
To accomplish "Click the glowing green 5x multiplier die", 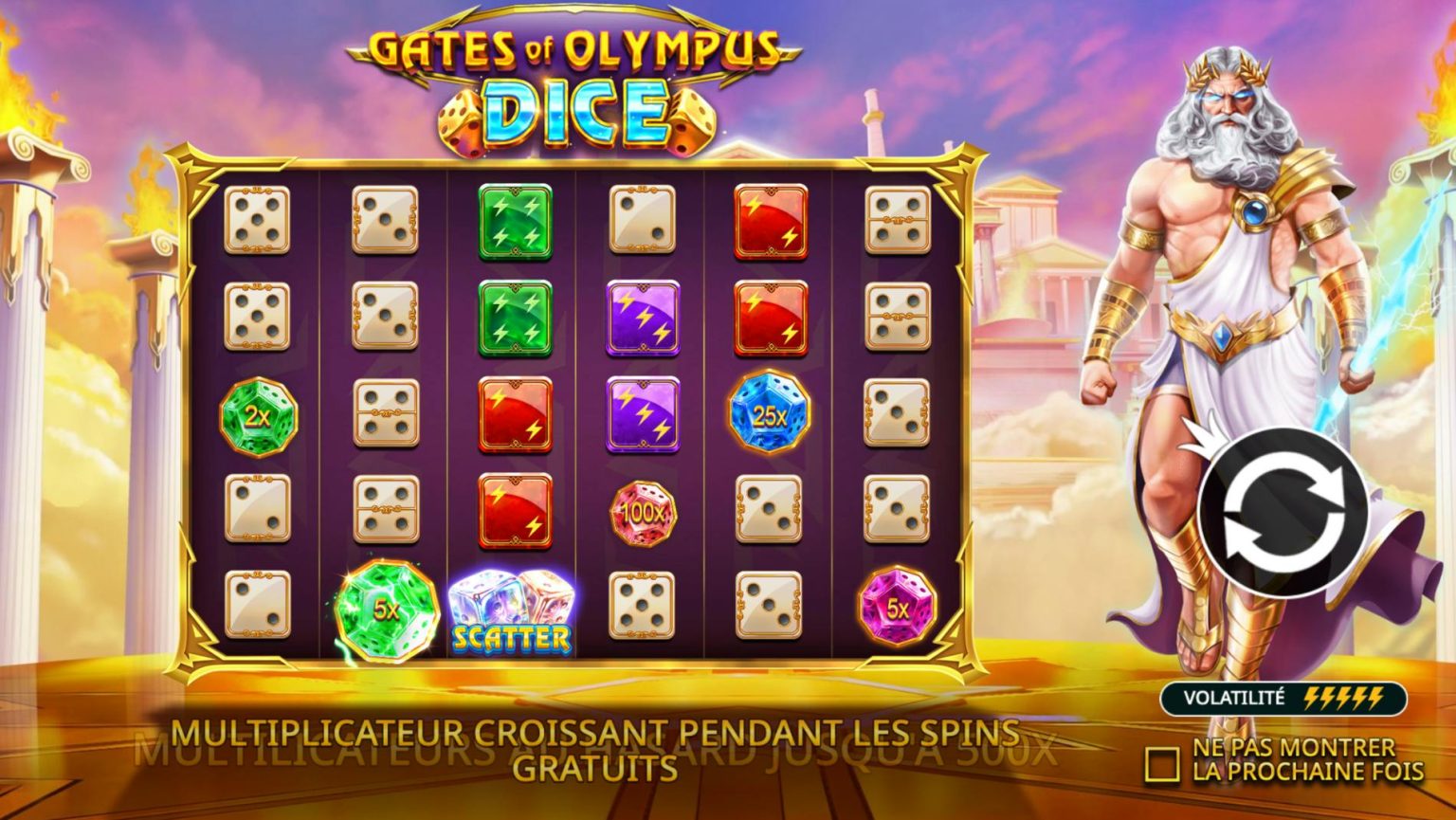I will coord(384,609).
